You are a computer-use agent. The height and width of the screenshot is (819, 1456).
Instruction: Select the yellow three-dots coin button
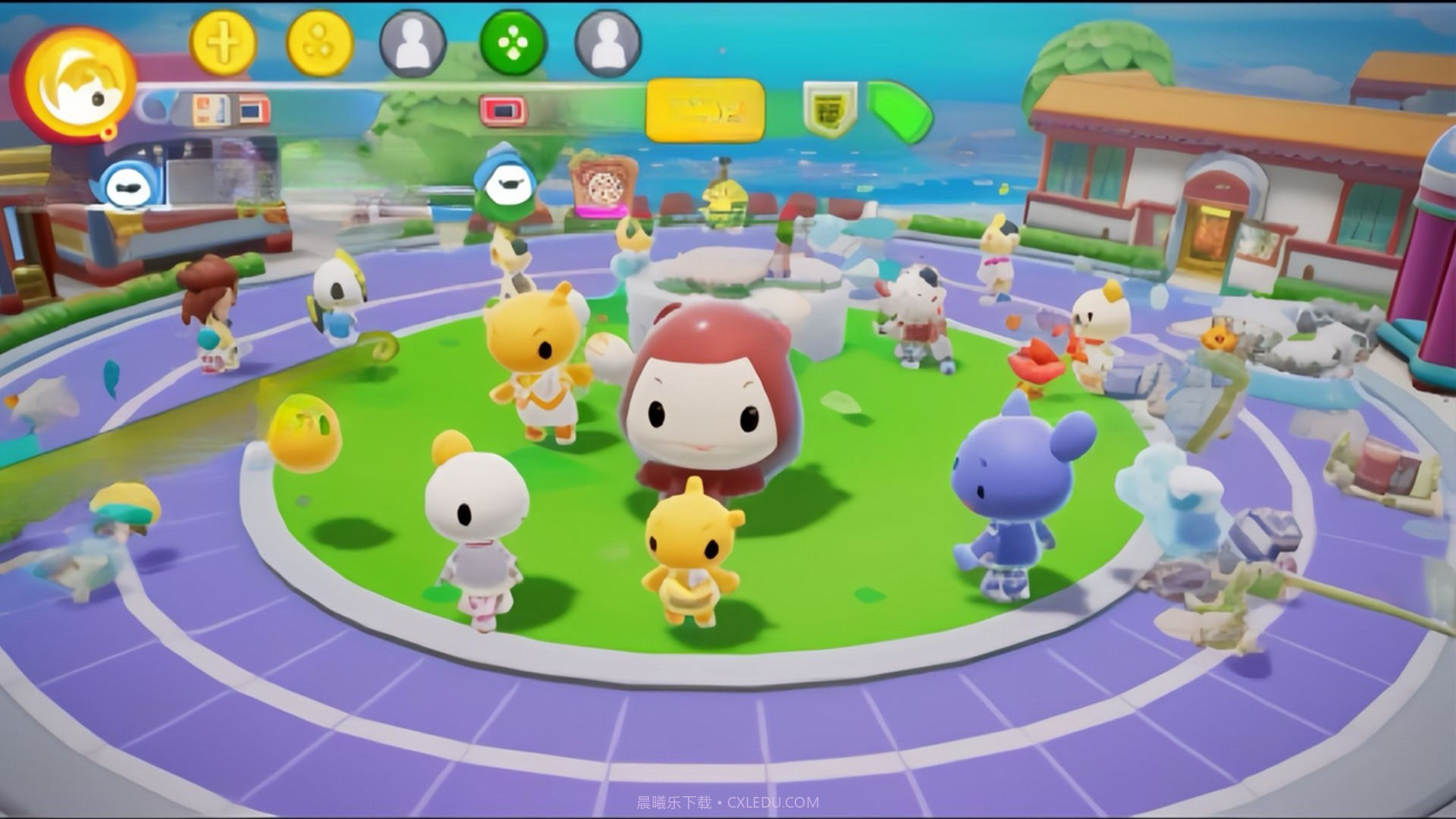tap(319, 43)
